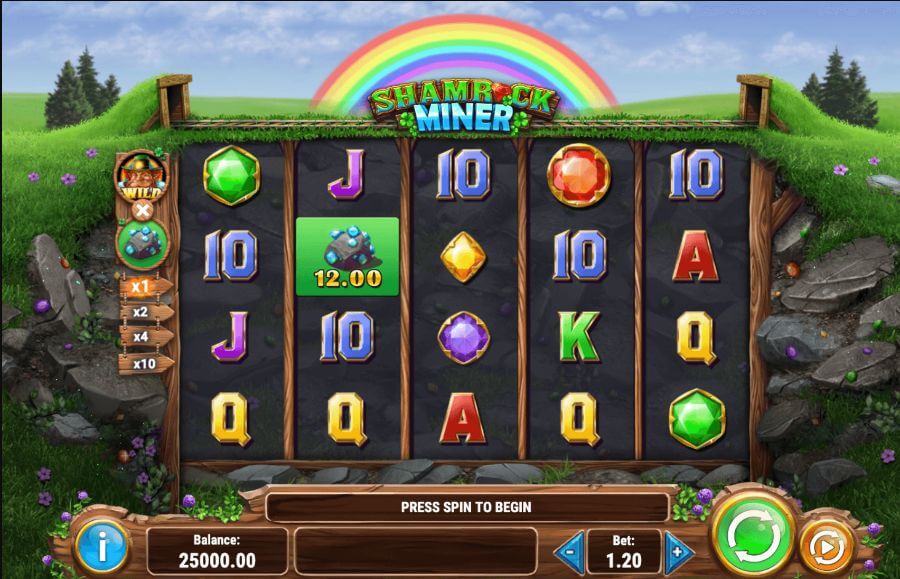
Task: Open the blue info paytable button
Action: tap(101, 547)
